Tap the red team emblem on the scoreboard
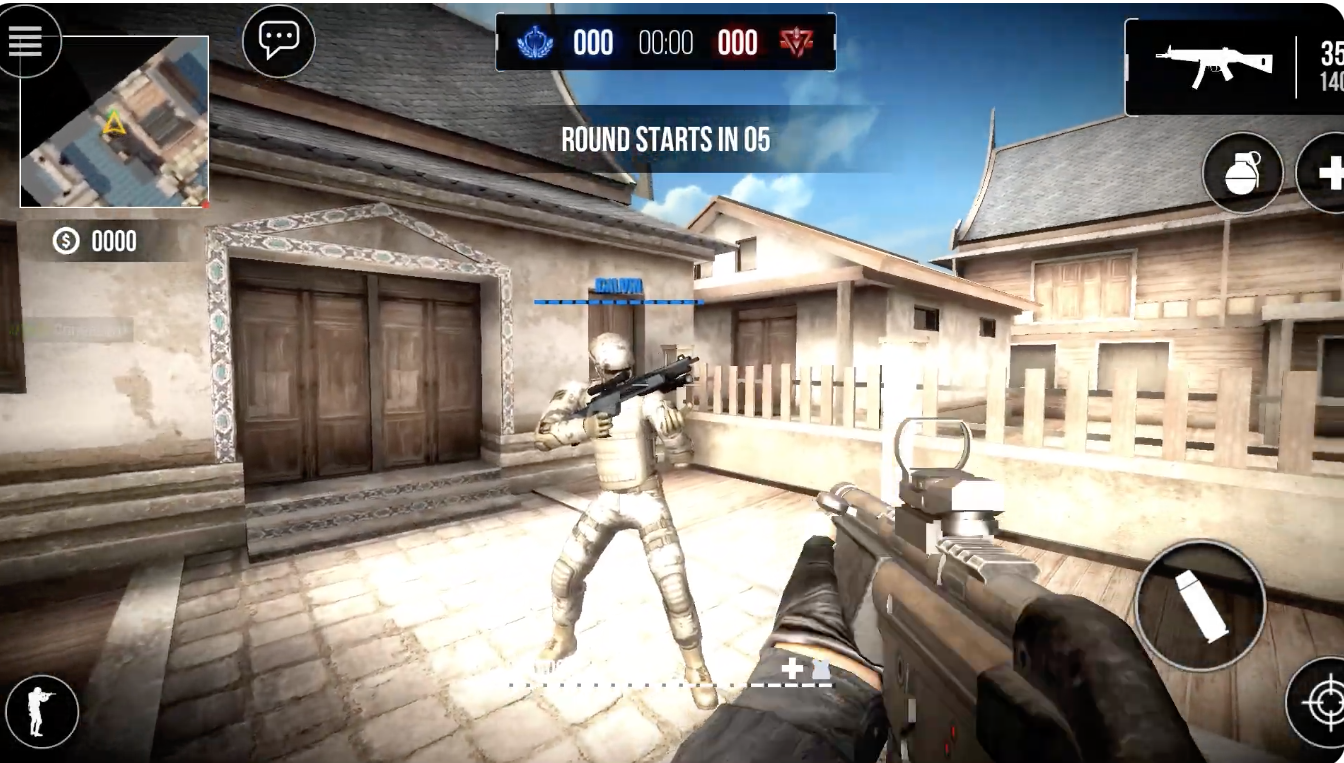The width and height of the screenshot is (1344, 763). [798, 43]
